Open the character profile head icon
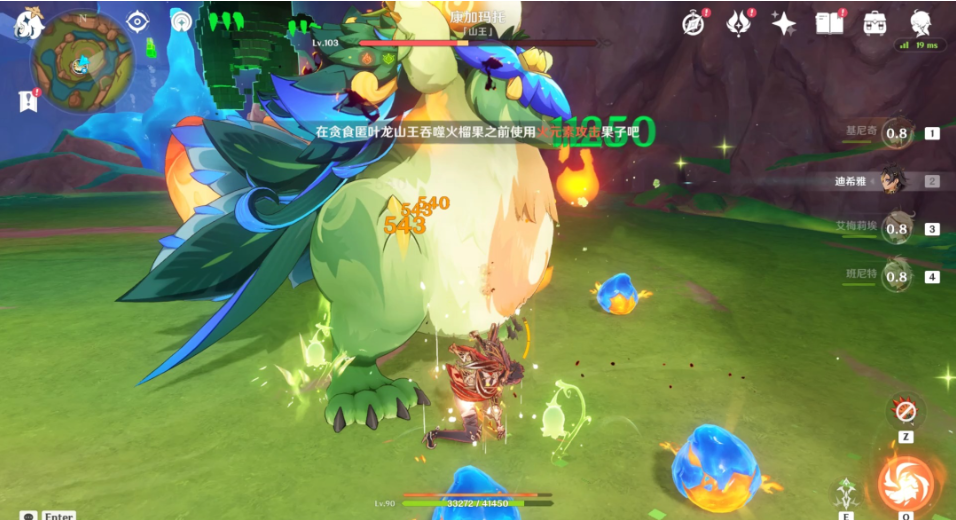 [x=920, y=23]
